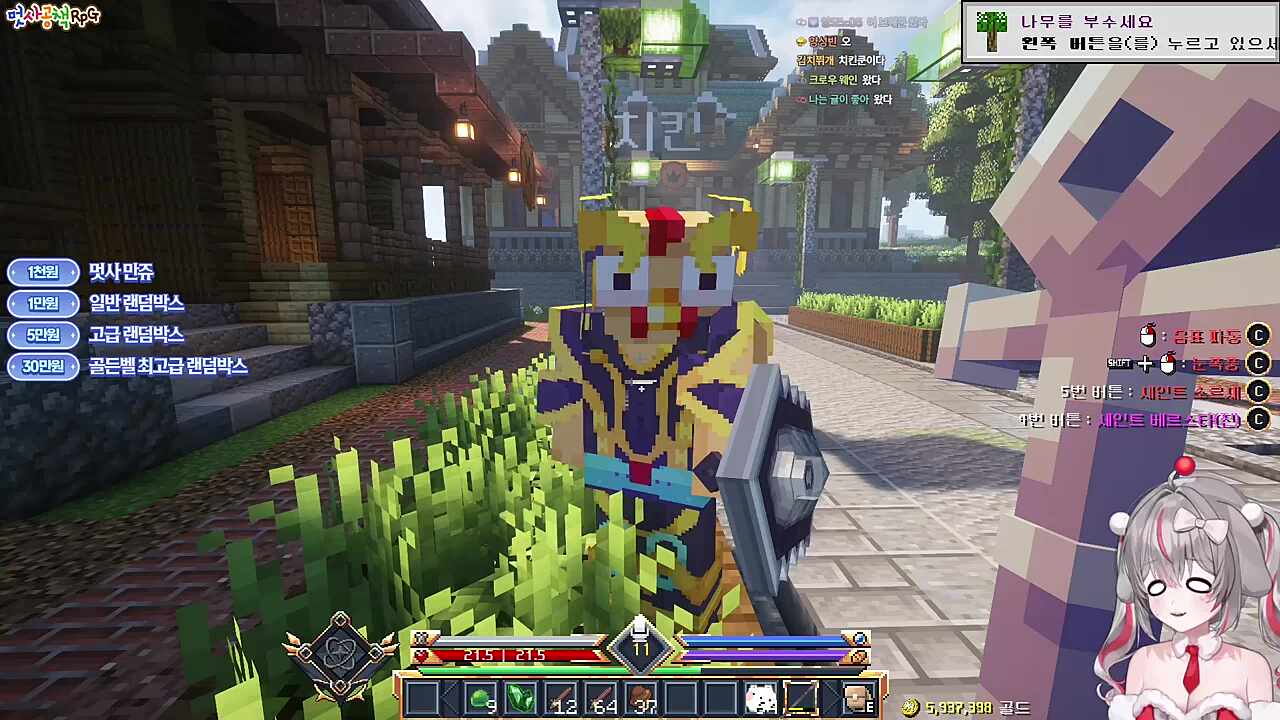The width and height of the screenshot is (1280, 720).
Task: Choose the highlighted staff hotbar slot
Action: [x=801, y=698]
